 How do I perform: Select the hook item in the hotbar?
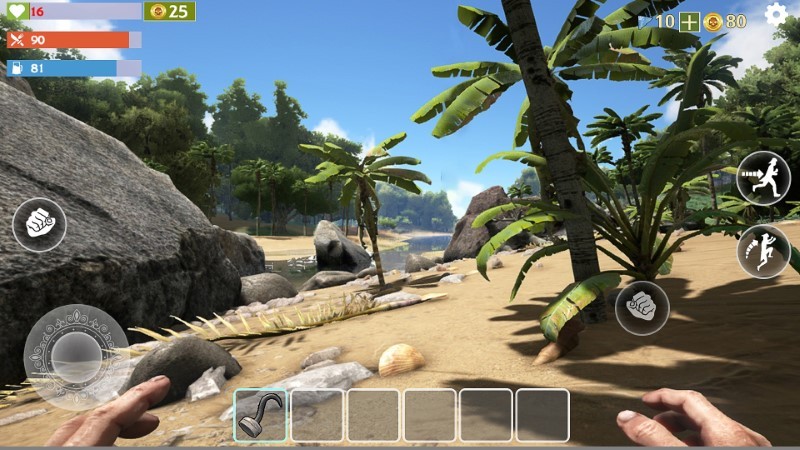point(260,415)
